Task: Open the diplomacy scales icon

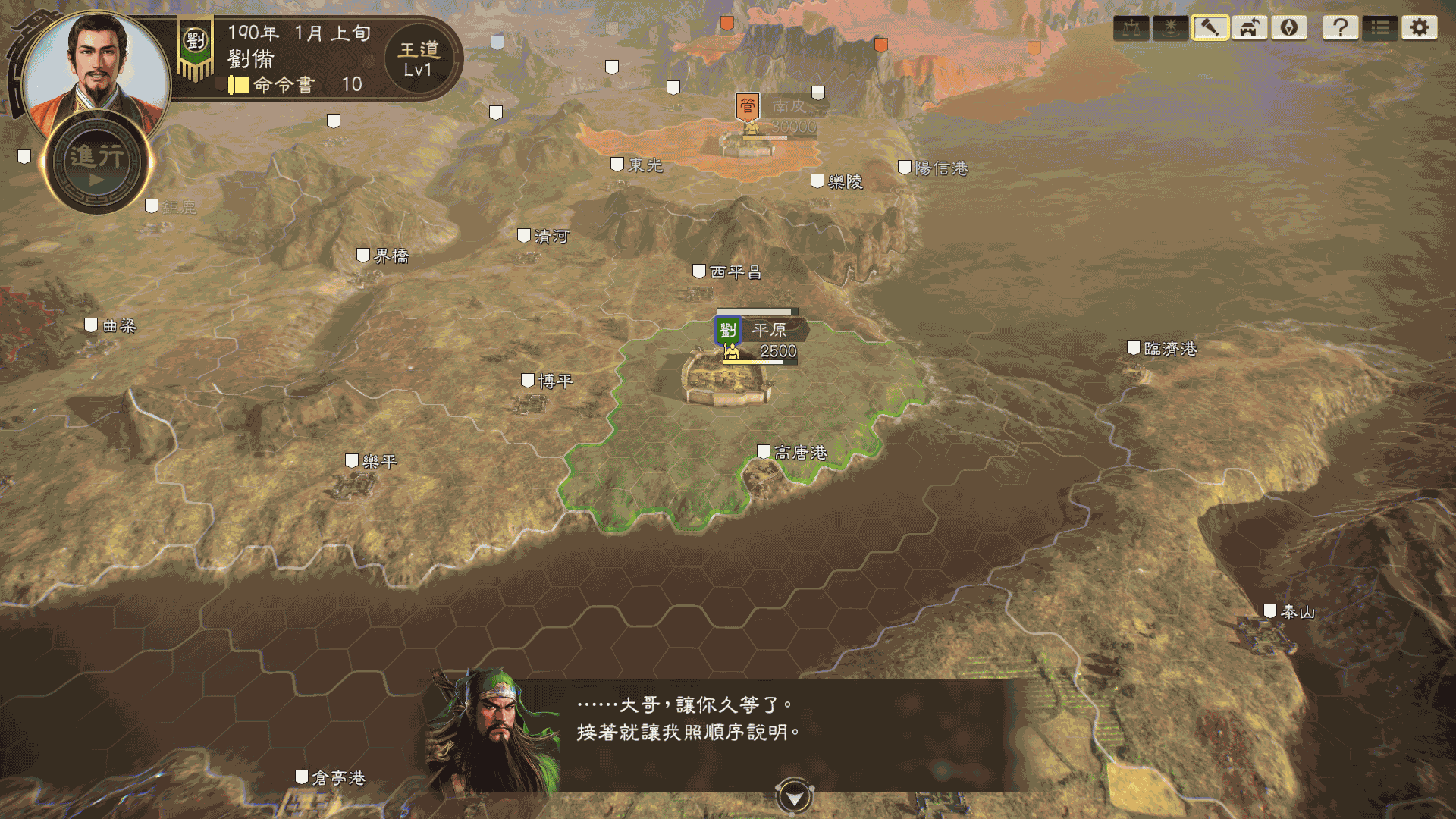Action: (1132, 28)
